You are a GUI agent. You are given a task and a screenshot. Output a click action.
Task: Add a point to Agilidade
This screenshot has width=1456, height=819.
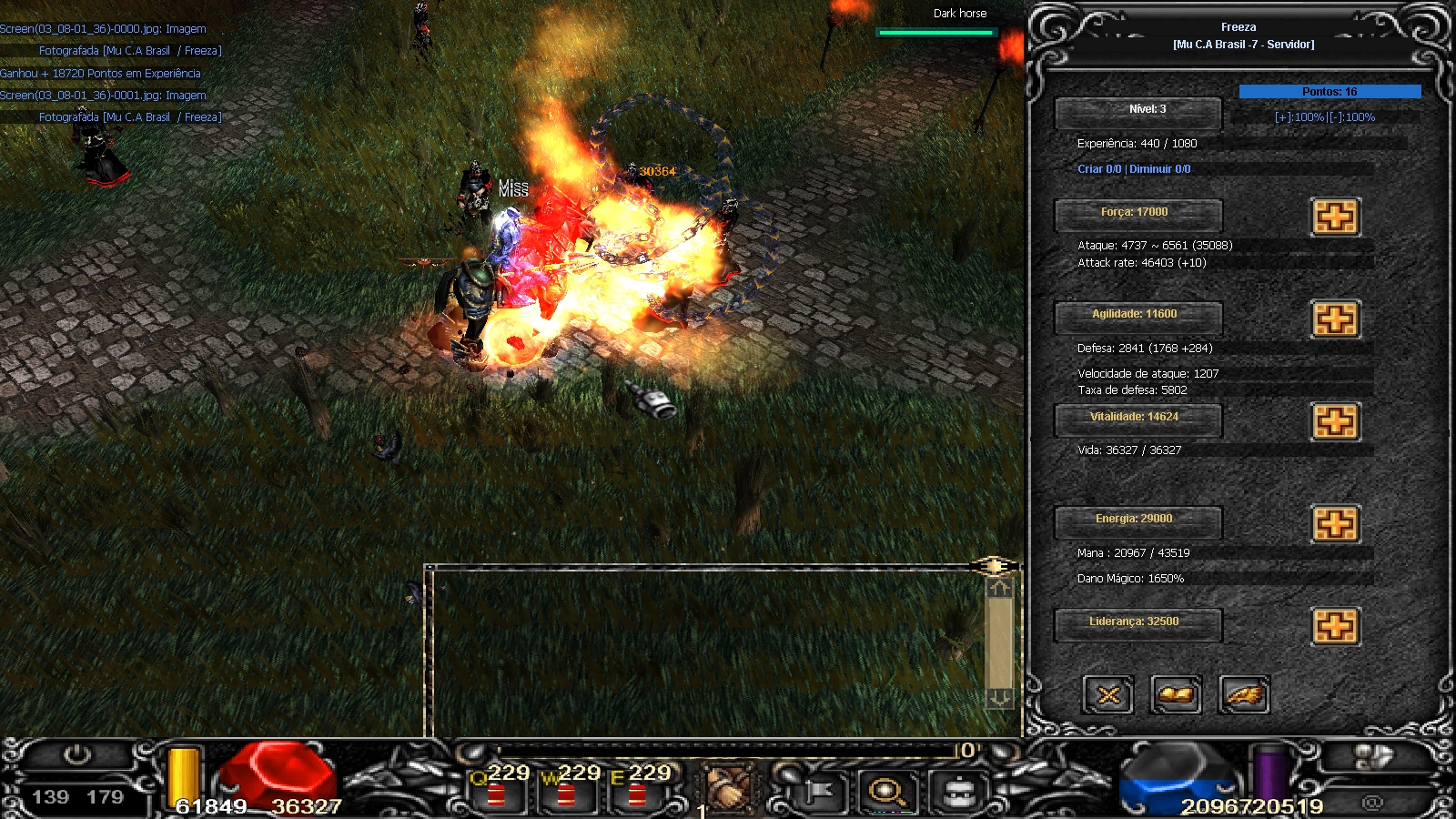coord(1335,319)
